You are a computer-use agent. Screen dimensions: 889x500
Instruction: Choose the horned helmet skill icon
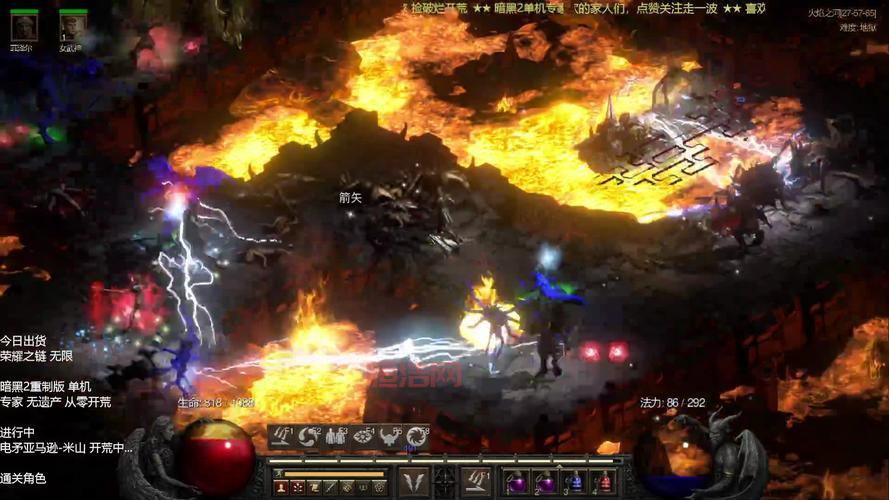[x=389, y=436]
